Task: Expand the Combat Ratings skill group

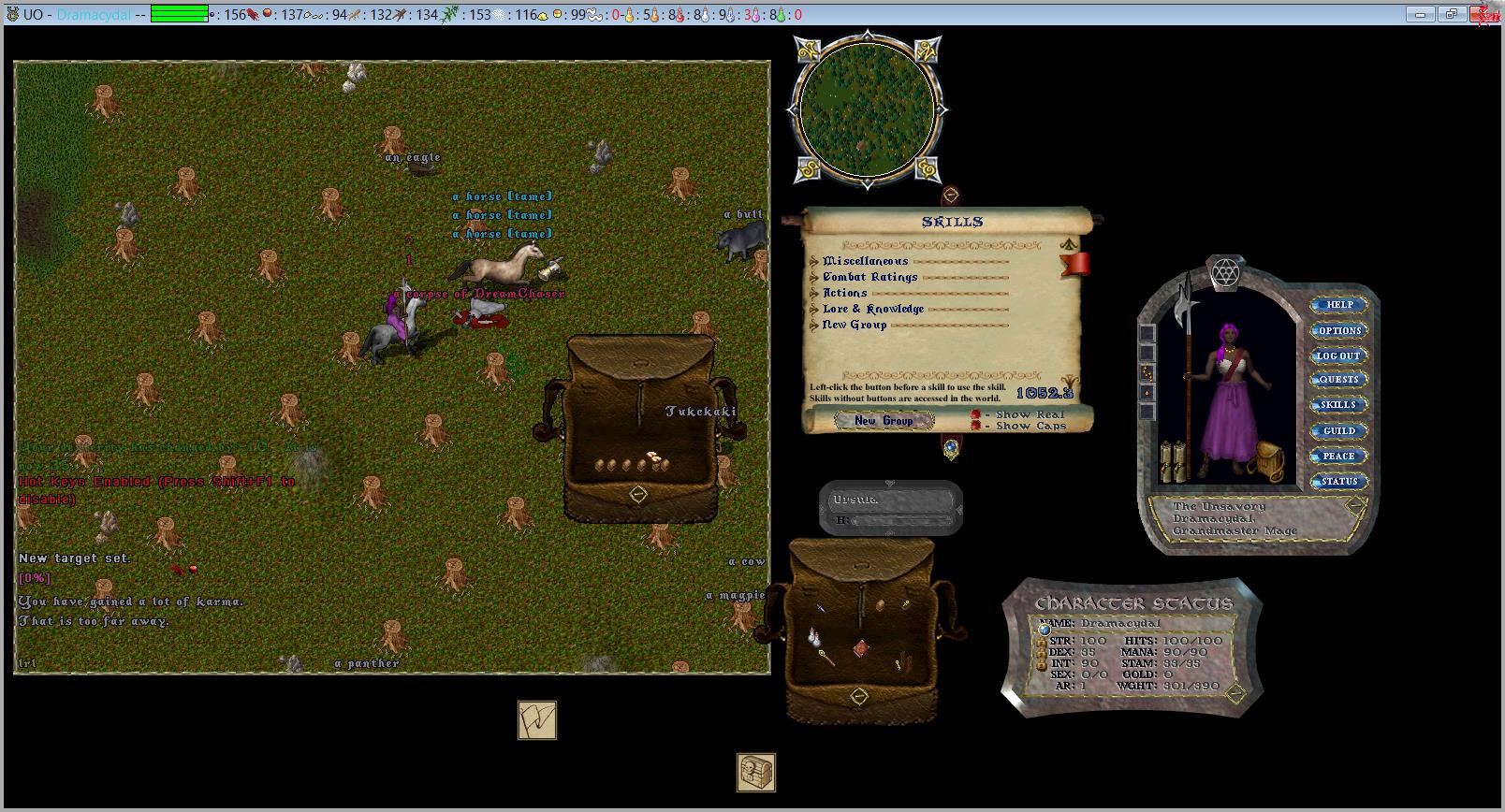Action: pyautogui.click(x=814, y=278)
